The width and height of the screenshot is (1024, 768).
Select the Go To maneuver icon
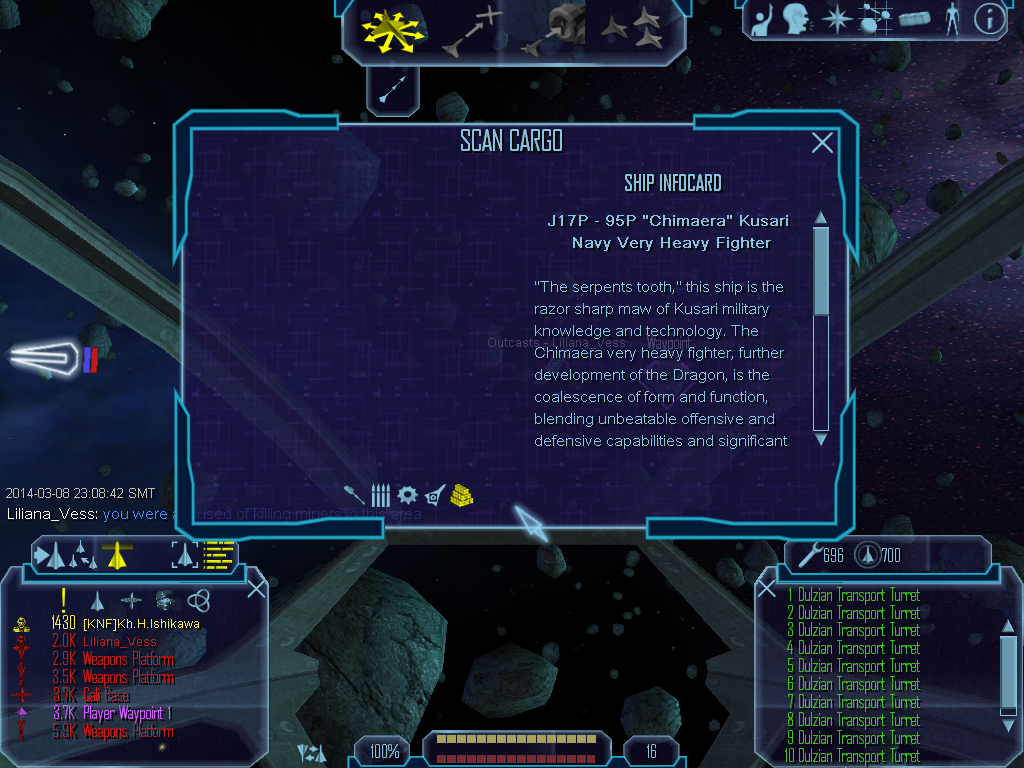[x=472, y=30]
